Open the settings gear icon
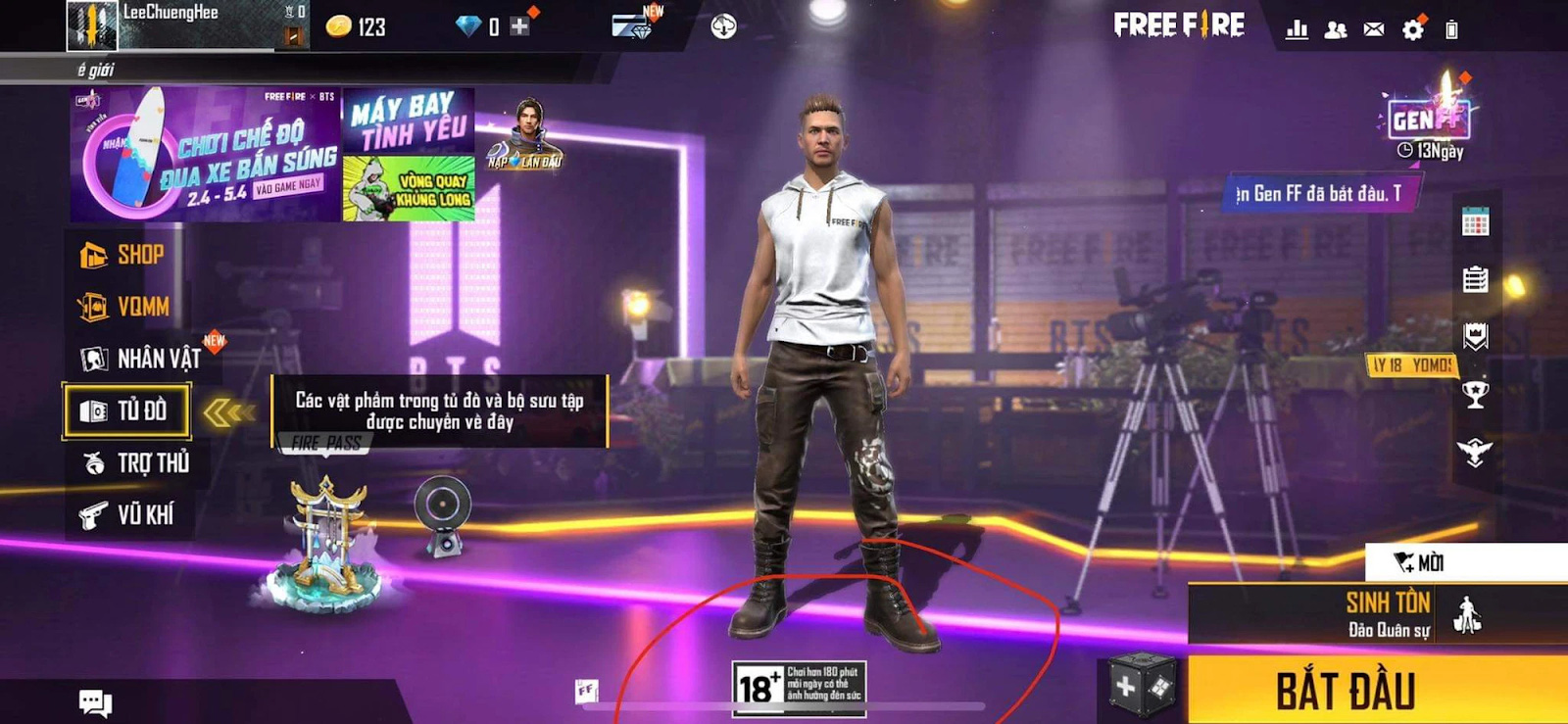 (x=1412, y=29)
